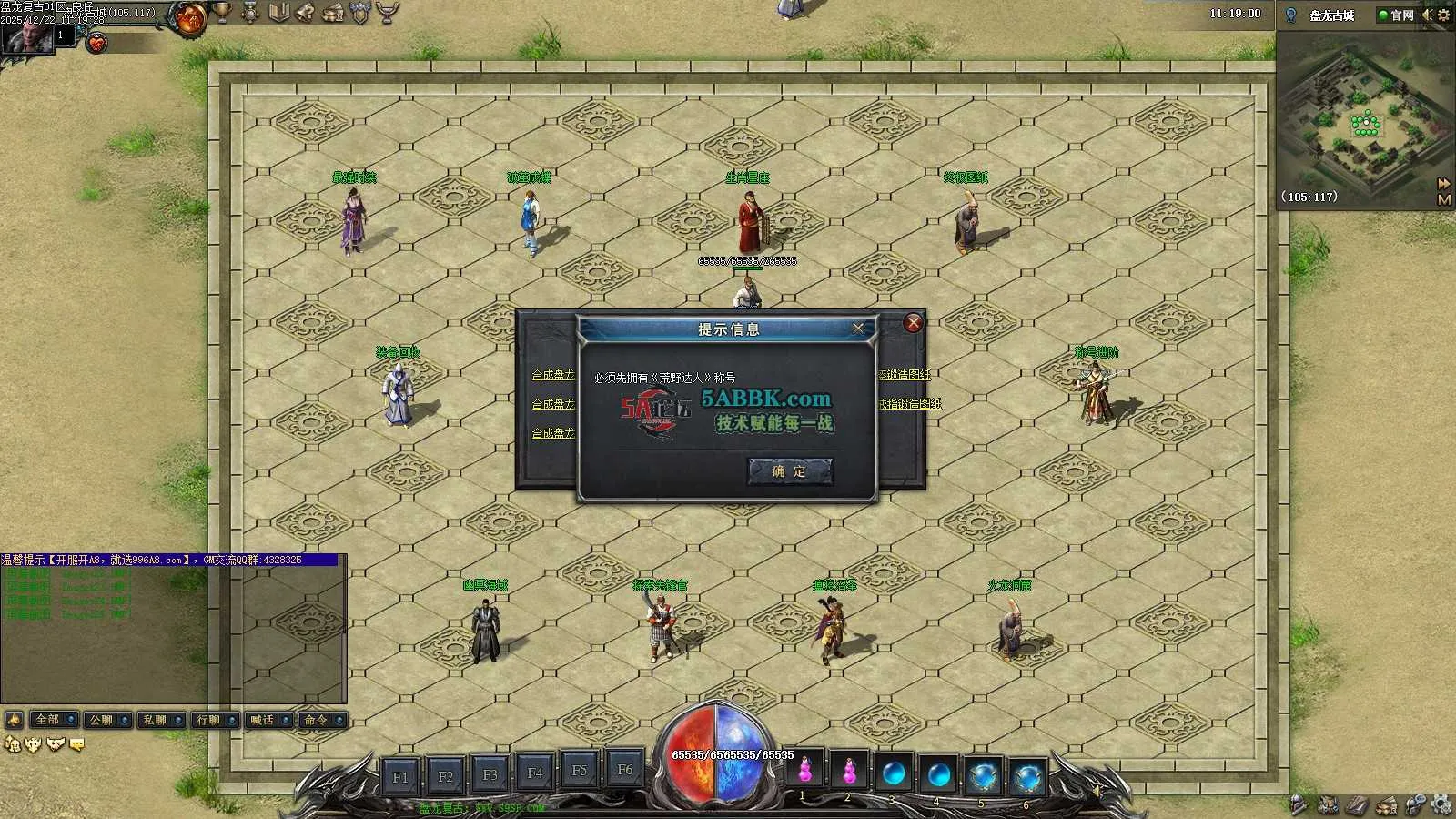1456x819 pixels.
Task: Open the book icon in the top bar
Action: pyautogui.click(x=278, y=13)
